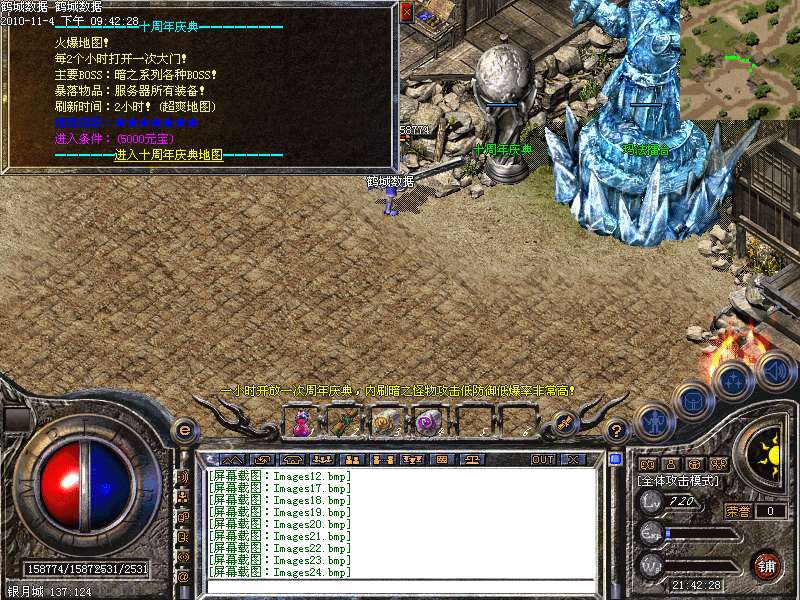
Task: Close the chat panel with X
Action: [x=573, y=460]
